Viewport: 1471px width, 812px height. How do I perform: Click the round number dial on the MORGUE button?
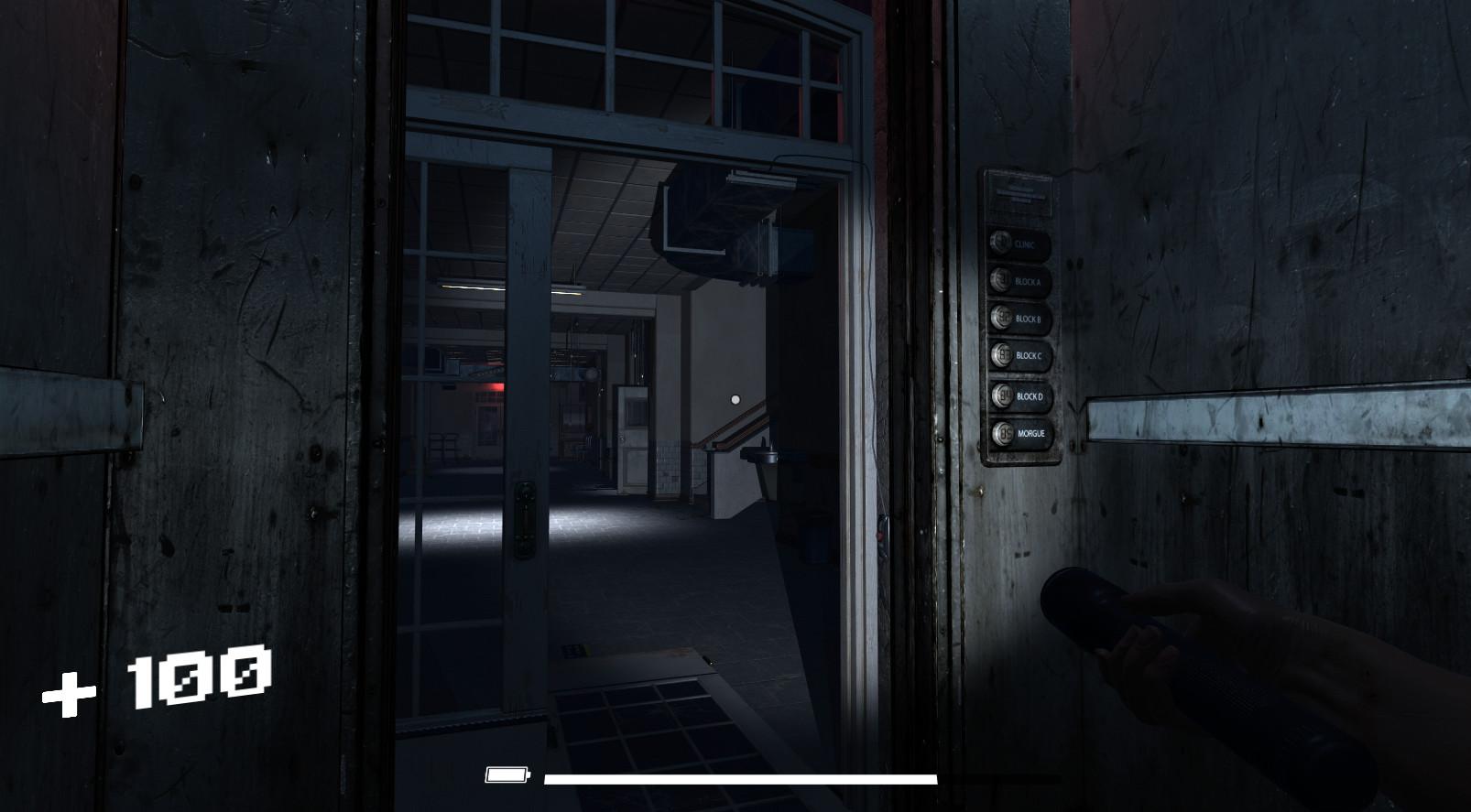tap(1003, 432)
